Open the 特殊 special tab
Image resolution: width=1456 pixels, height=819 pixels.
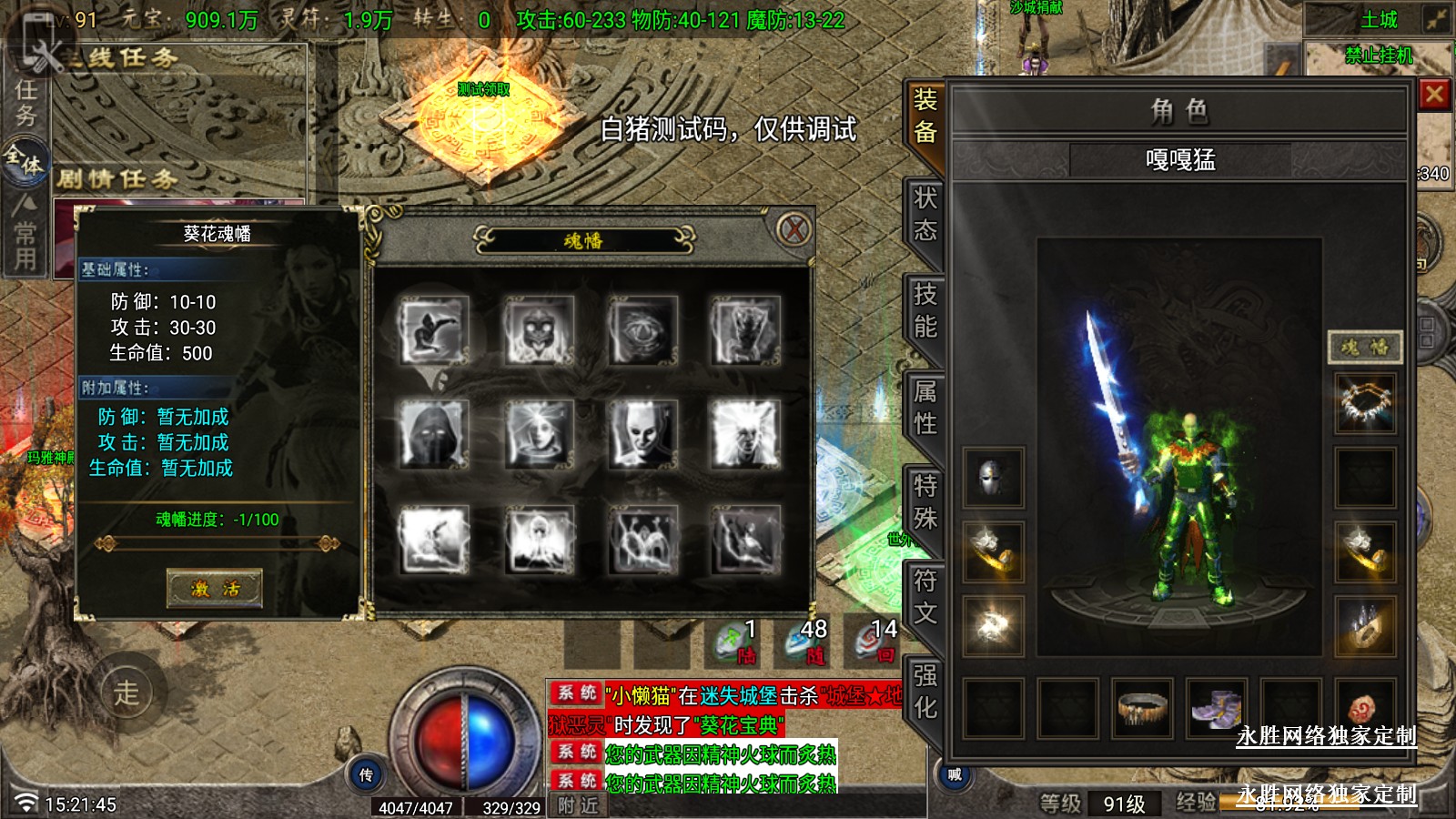click(925, 502)
